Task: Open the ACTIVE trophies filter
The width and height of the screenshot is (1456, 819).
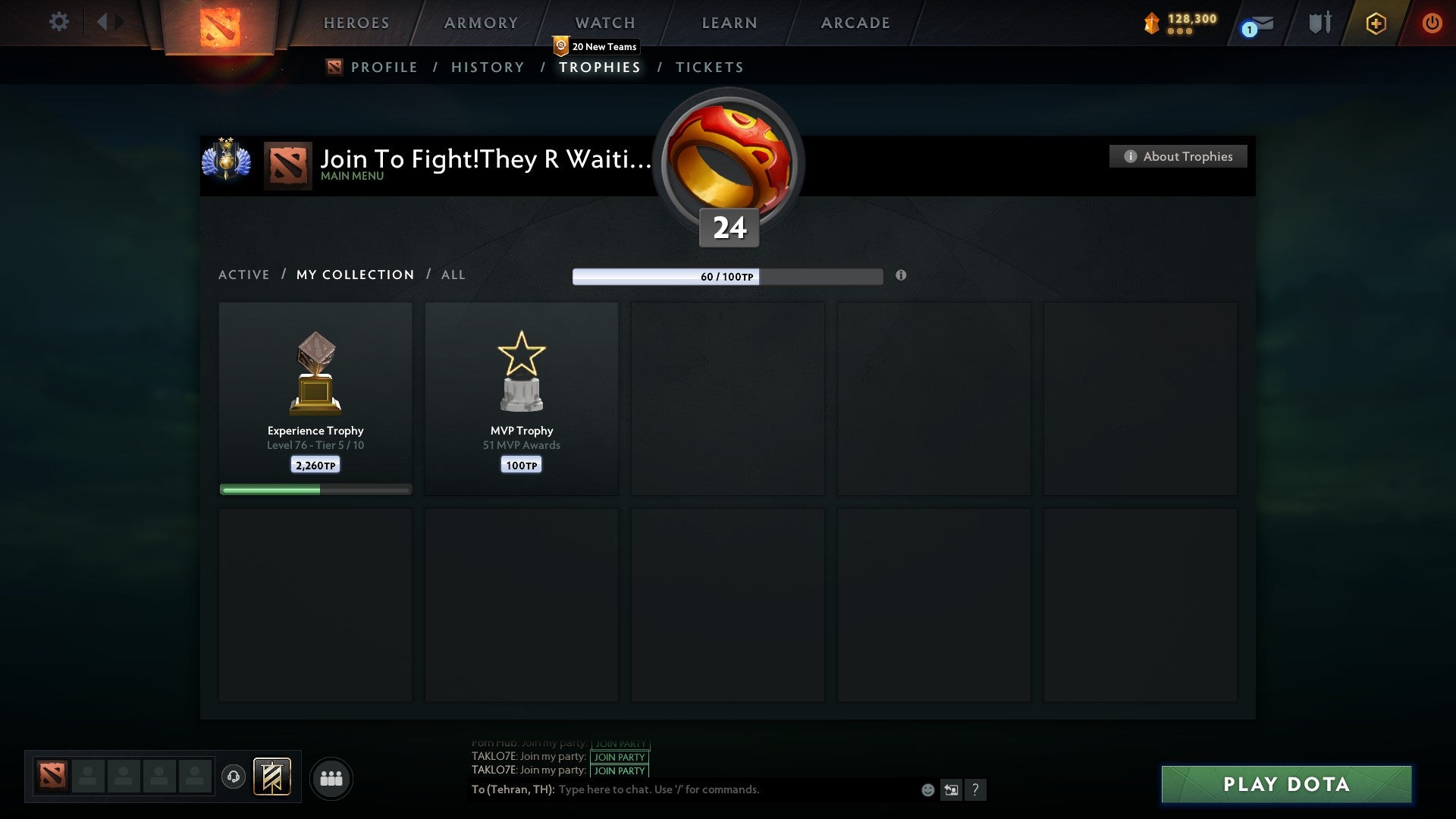Action: click(x=244, y=275)
